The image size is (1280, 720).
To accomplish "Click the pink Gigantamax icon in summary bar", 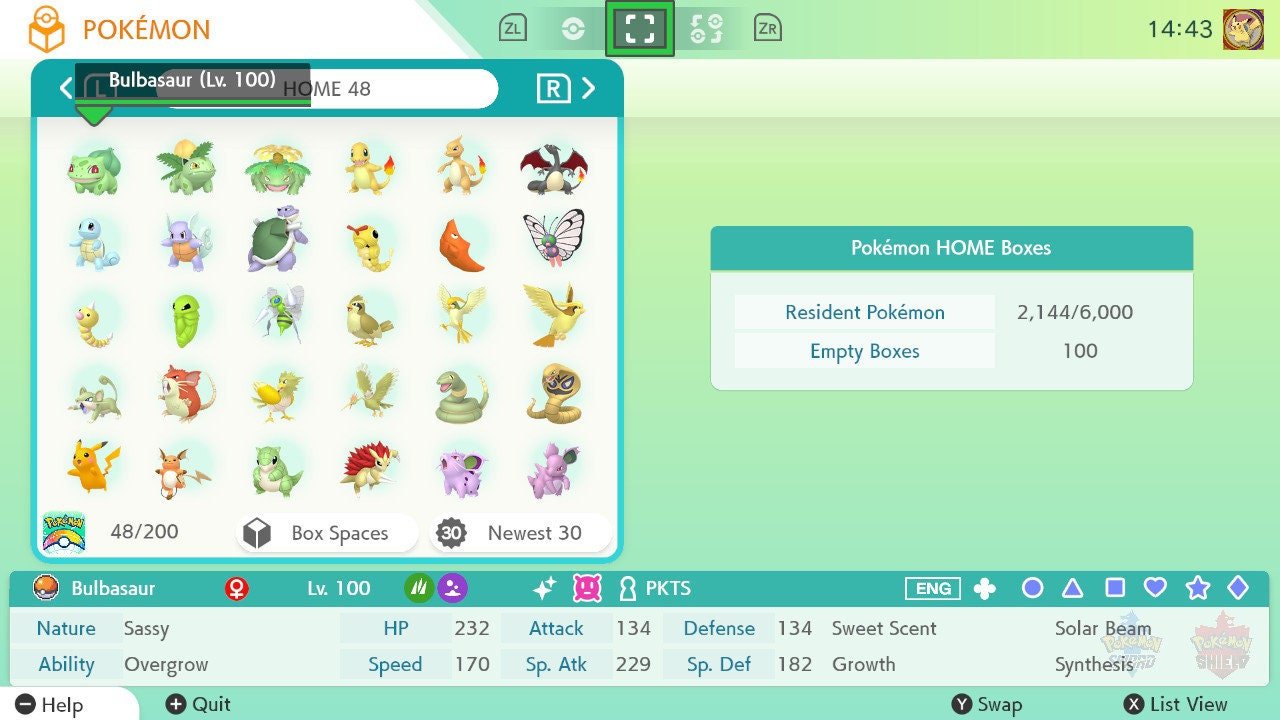I will click(x=585, y=588).
